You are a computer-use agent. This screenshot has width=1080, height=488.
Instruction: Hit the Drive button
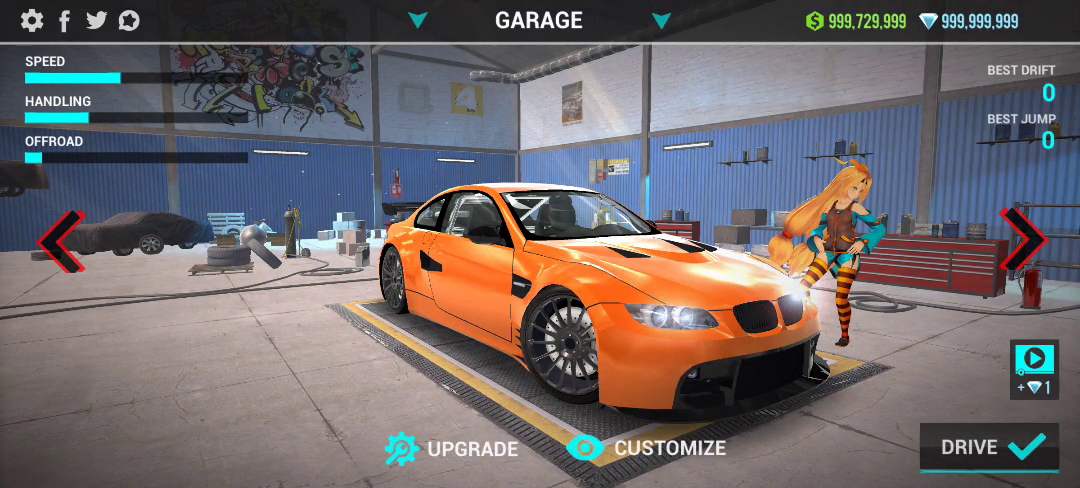[x=988, y=447]
